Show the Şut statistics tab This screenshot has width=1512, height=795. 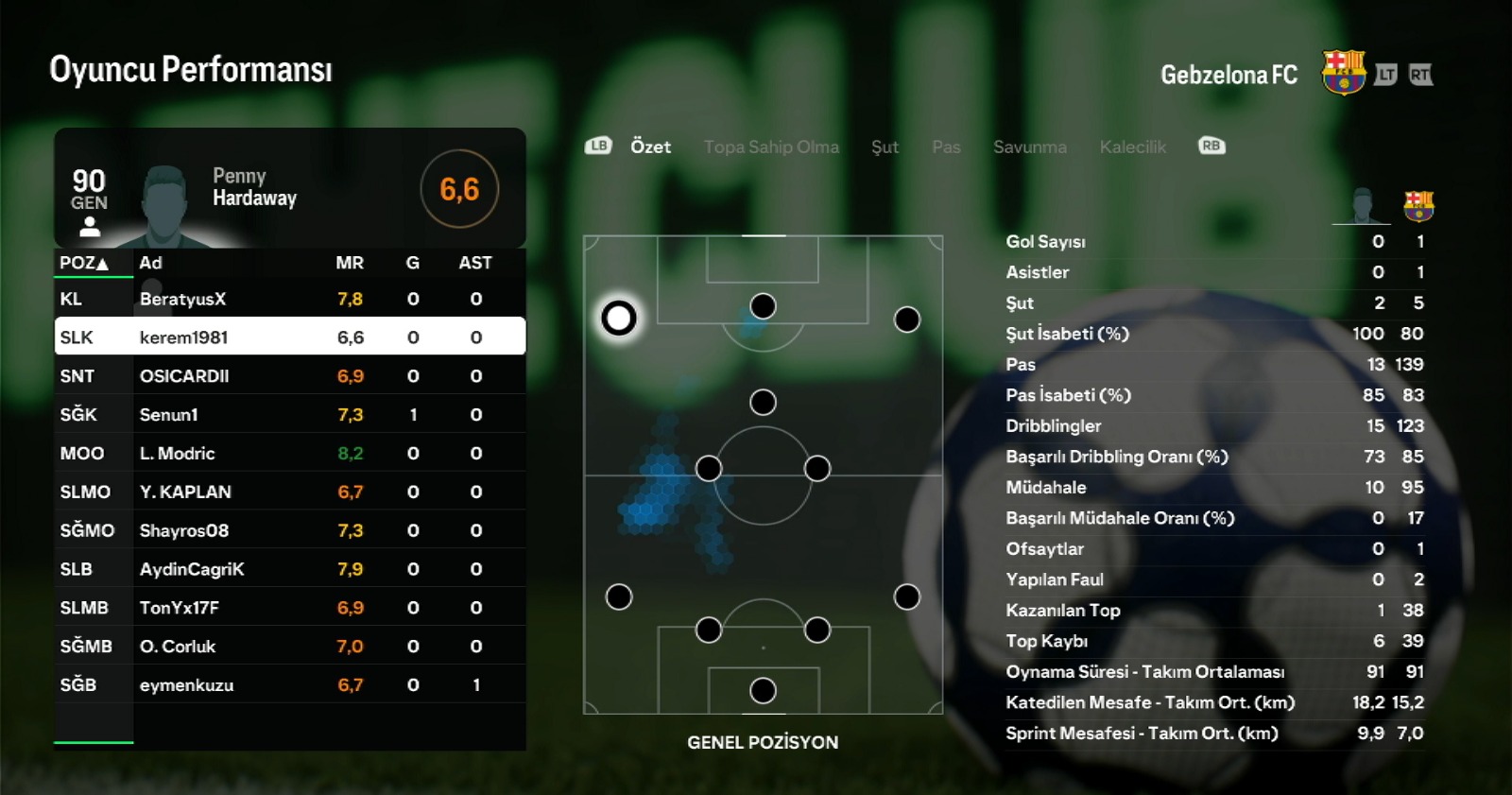tap(885, 147)
